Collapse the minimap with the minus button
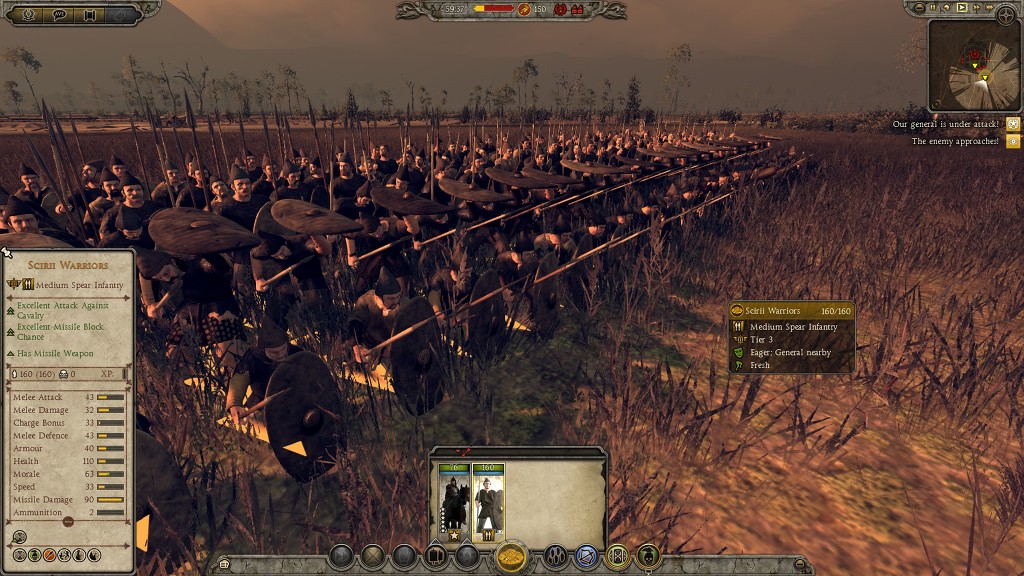 coord(917,7)
